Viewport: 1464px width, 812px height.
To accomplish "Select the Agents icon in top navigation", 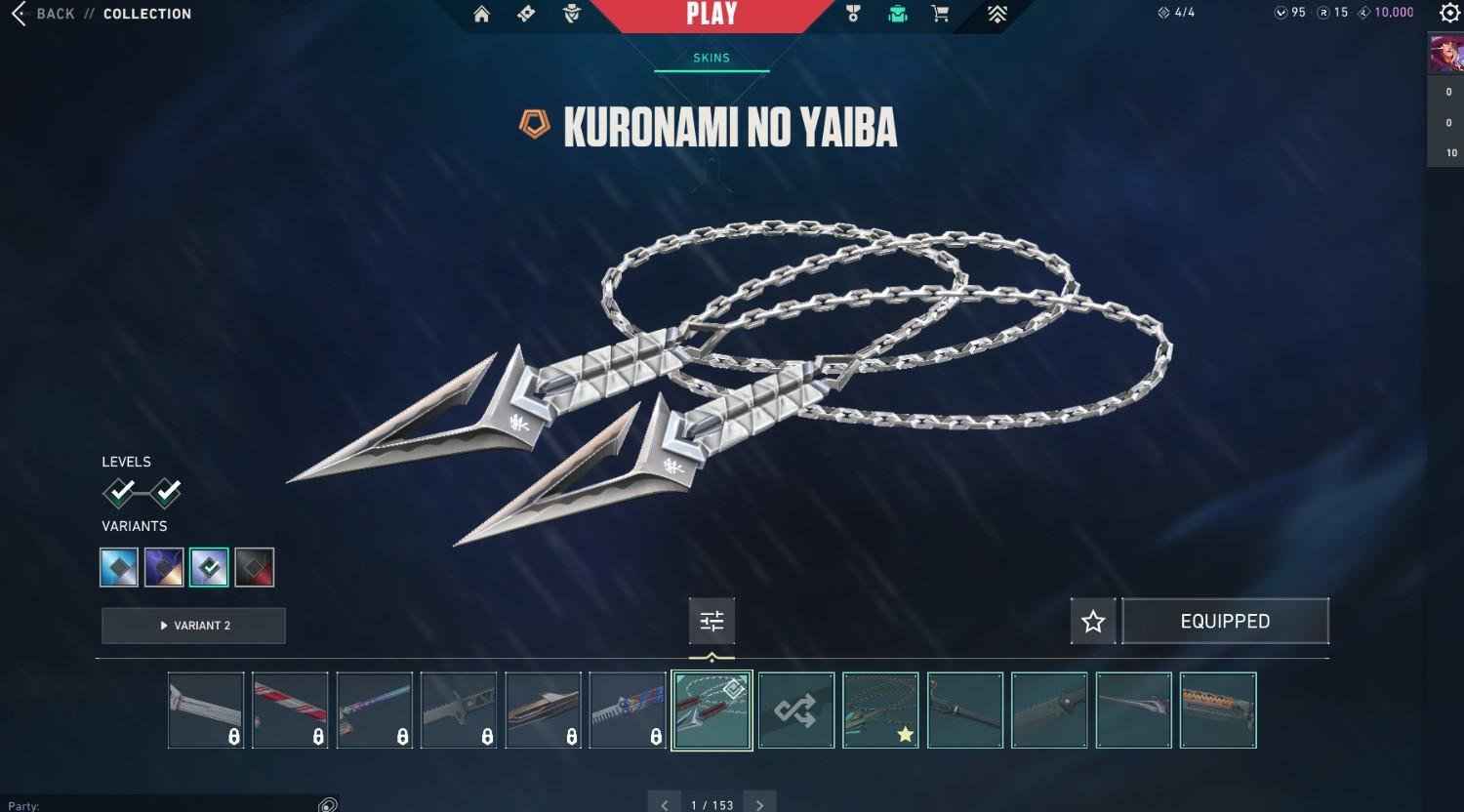I will pyautogui.click(x=570, y=14).
